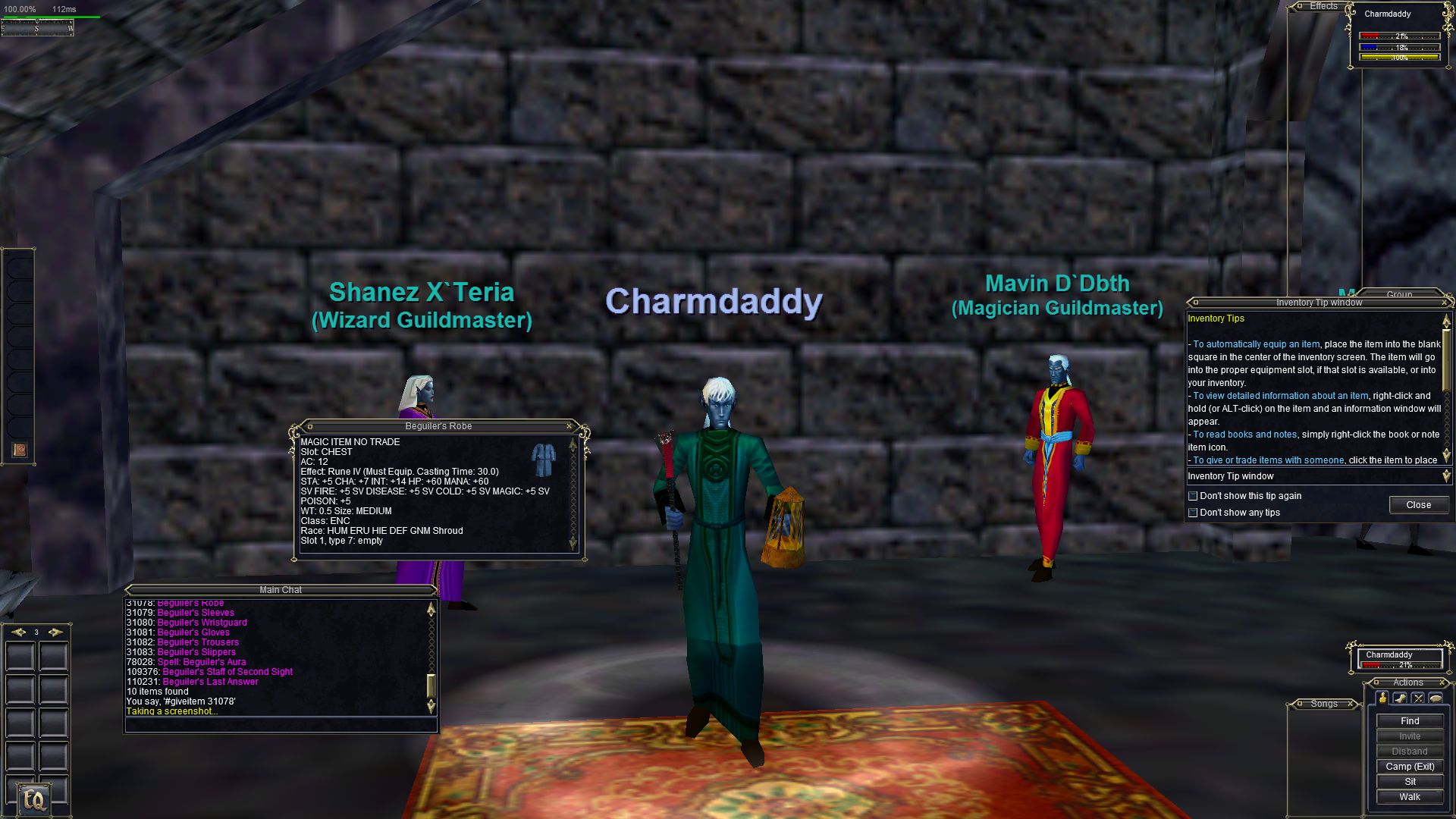Enable the 'Don't show any tips' checkbox
Viewport: 1456px width, 819px height.
coord(1193,513)
